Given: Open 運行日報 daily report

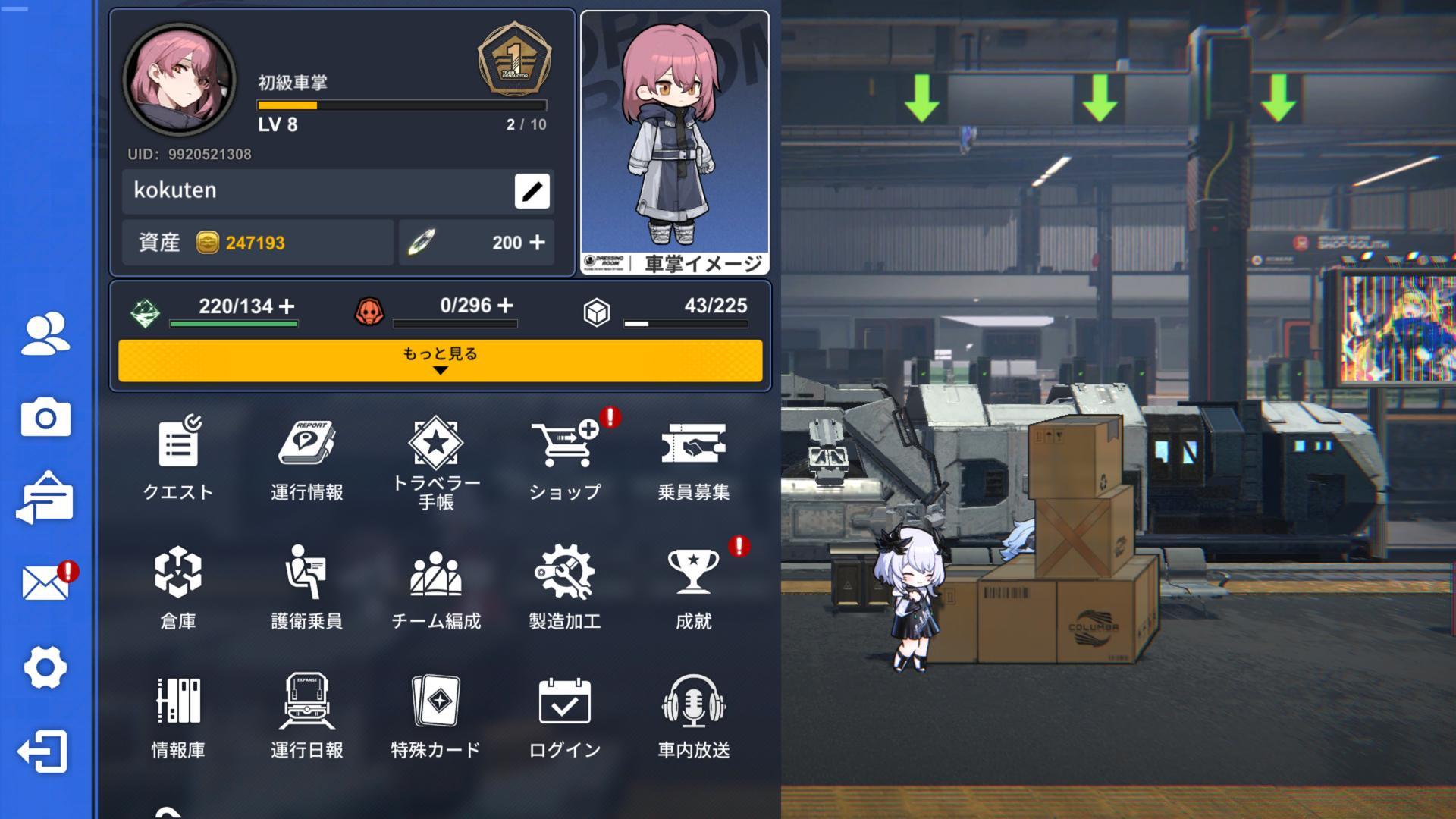Looking at the screenshot, I should 306,715.
